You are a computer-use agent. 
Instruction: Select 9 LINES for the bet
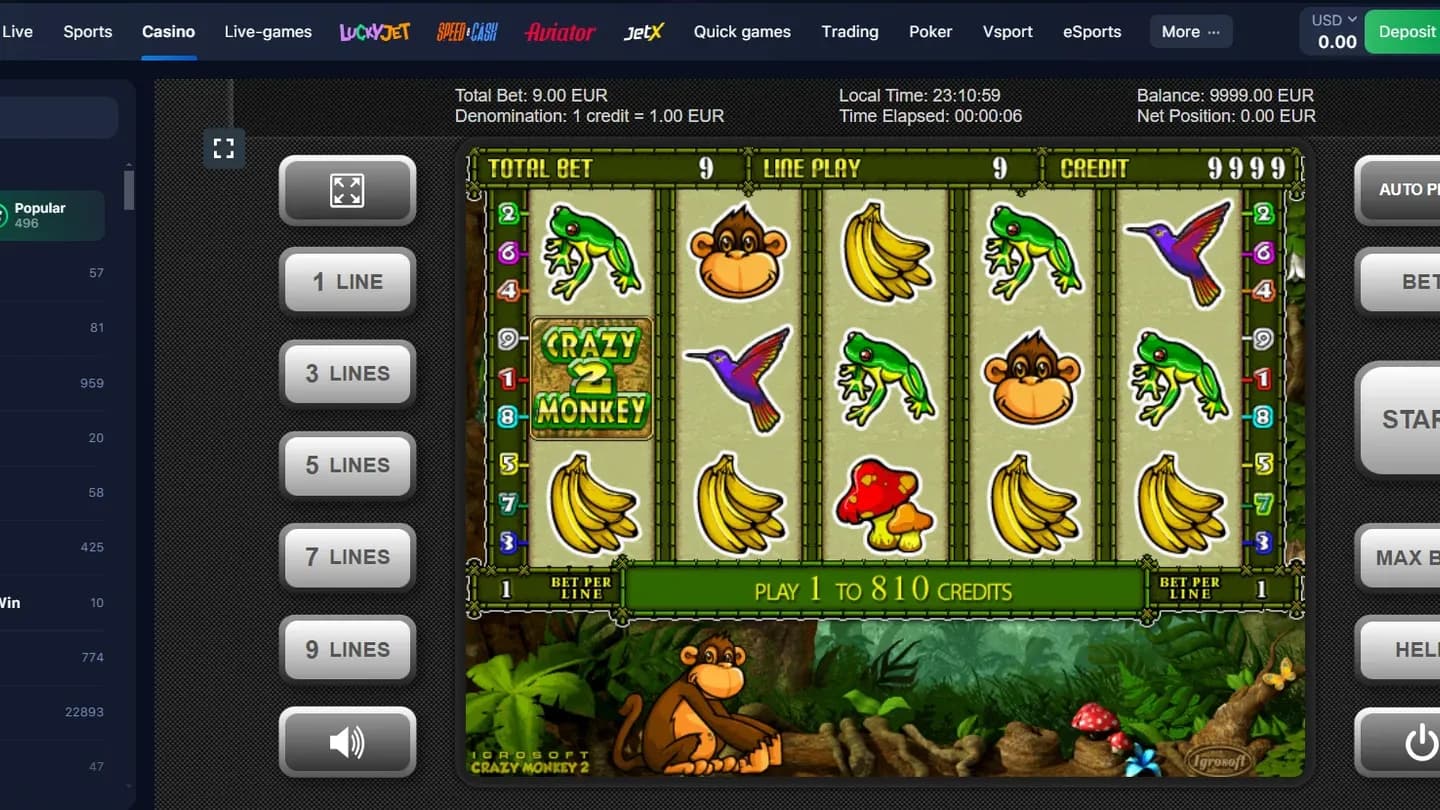(347, 649)
